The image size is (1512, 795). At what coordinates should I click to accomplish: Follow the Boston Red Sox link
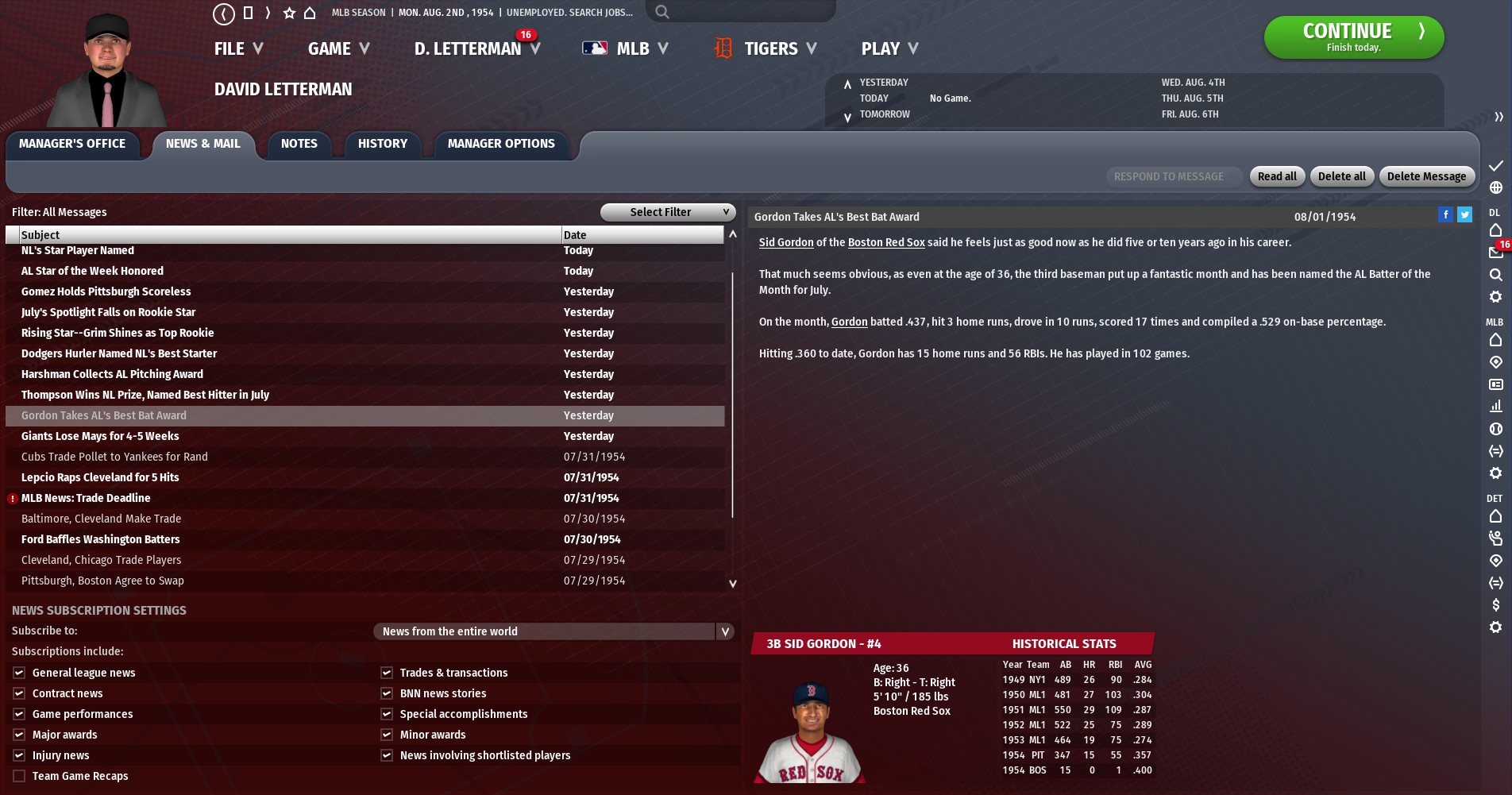(885, 242)
